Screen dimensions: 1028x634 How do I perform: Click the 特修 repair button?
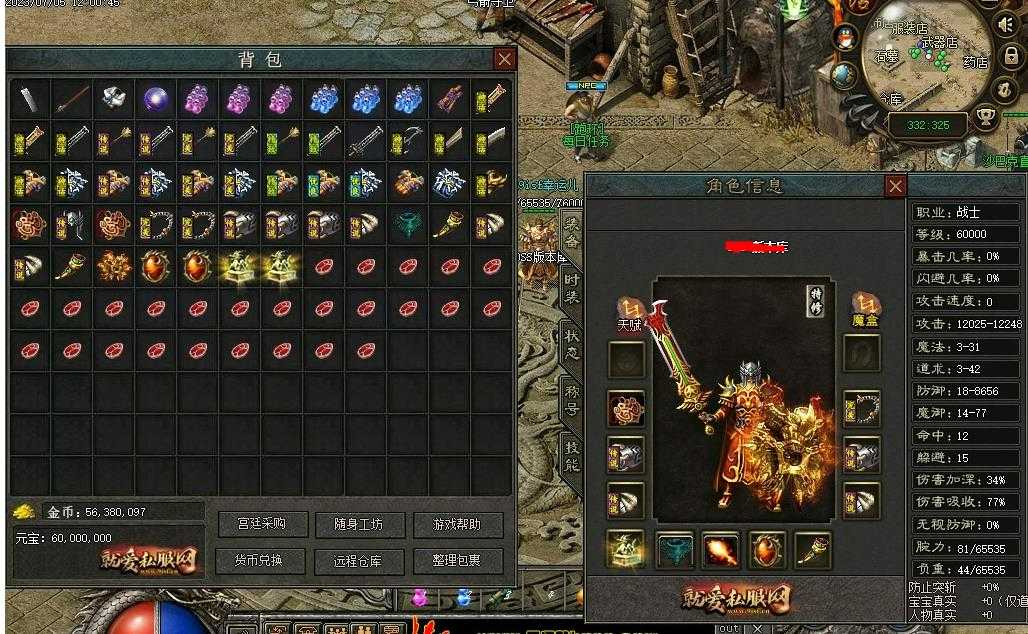pyautogui.click(x=816, y=300)
